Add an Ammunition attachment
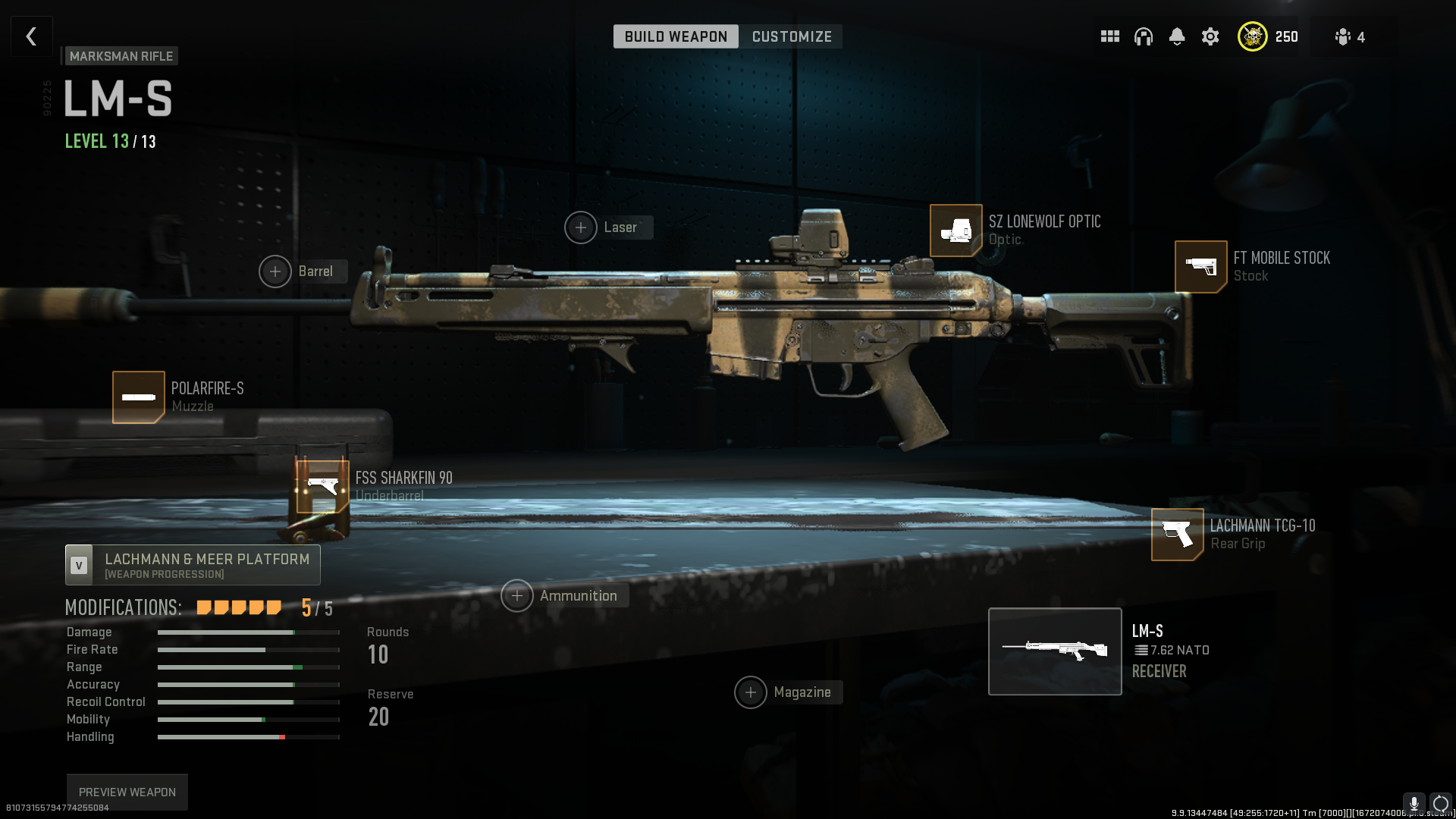 (x=517, y=596)
